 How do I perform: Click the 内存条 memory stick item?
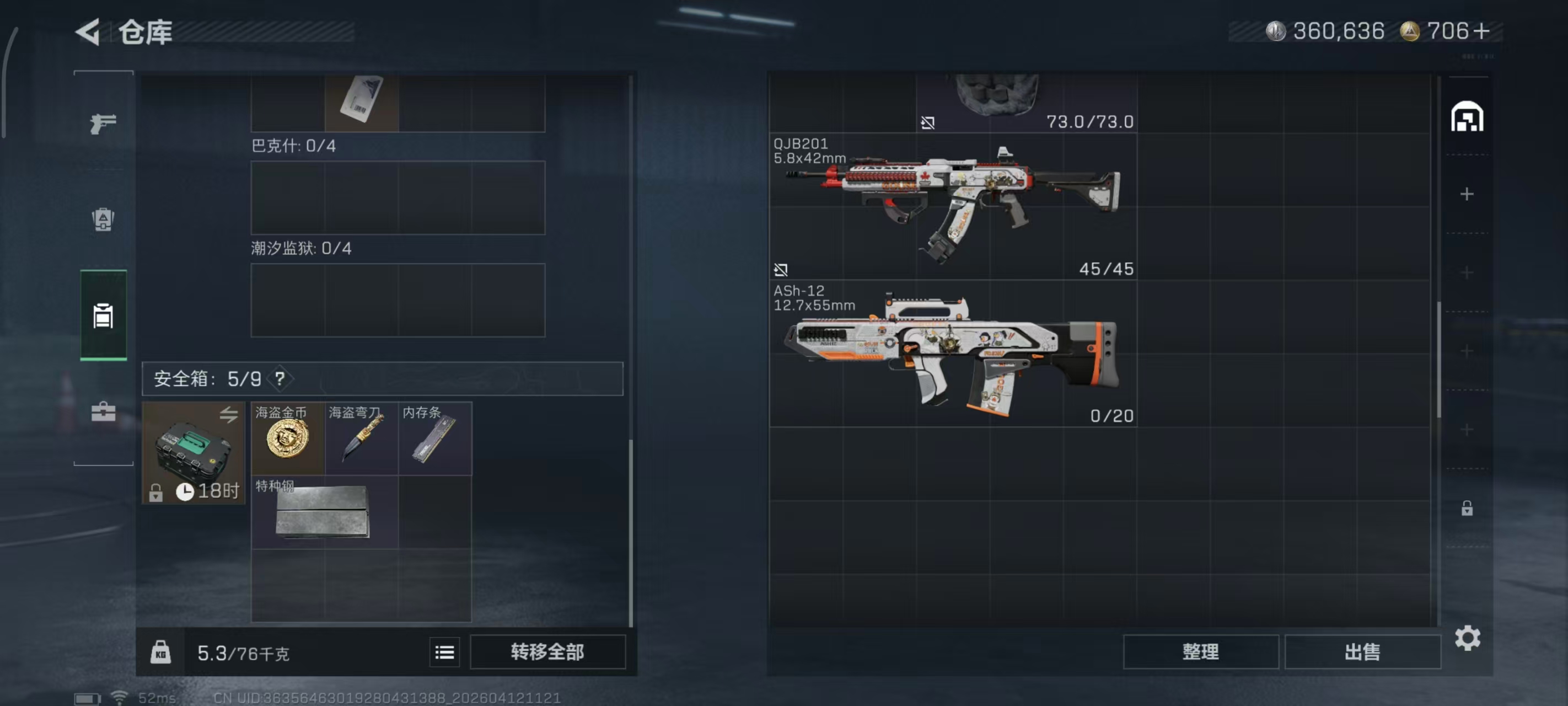(434, 438)
